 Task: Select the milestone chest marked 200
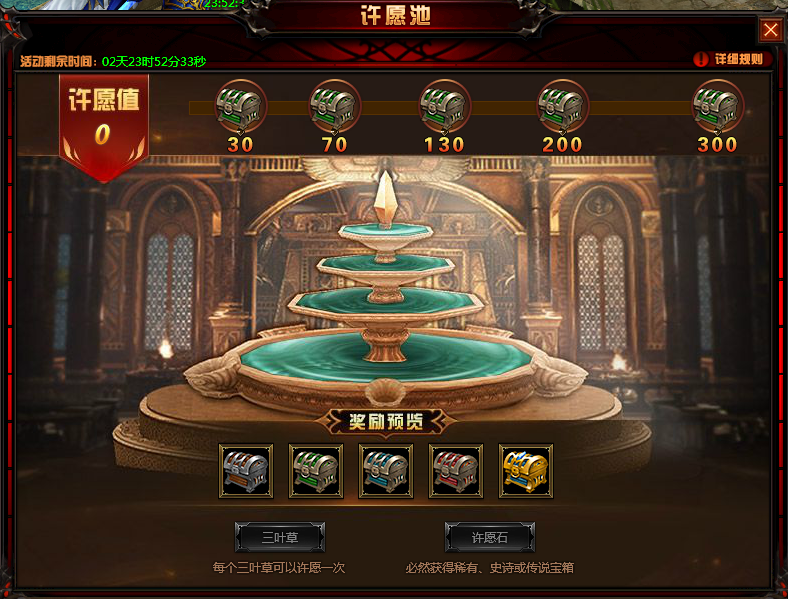[x=563, y=105]
